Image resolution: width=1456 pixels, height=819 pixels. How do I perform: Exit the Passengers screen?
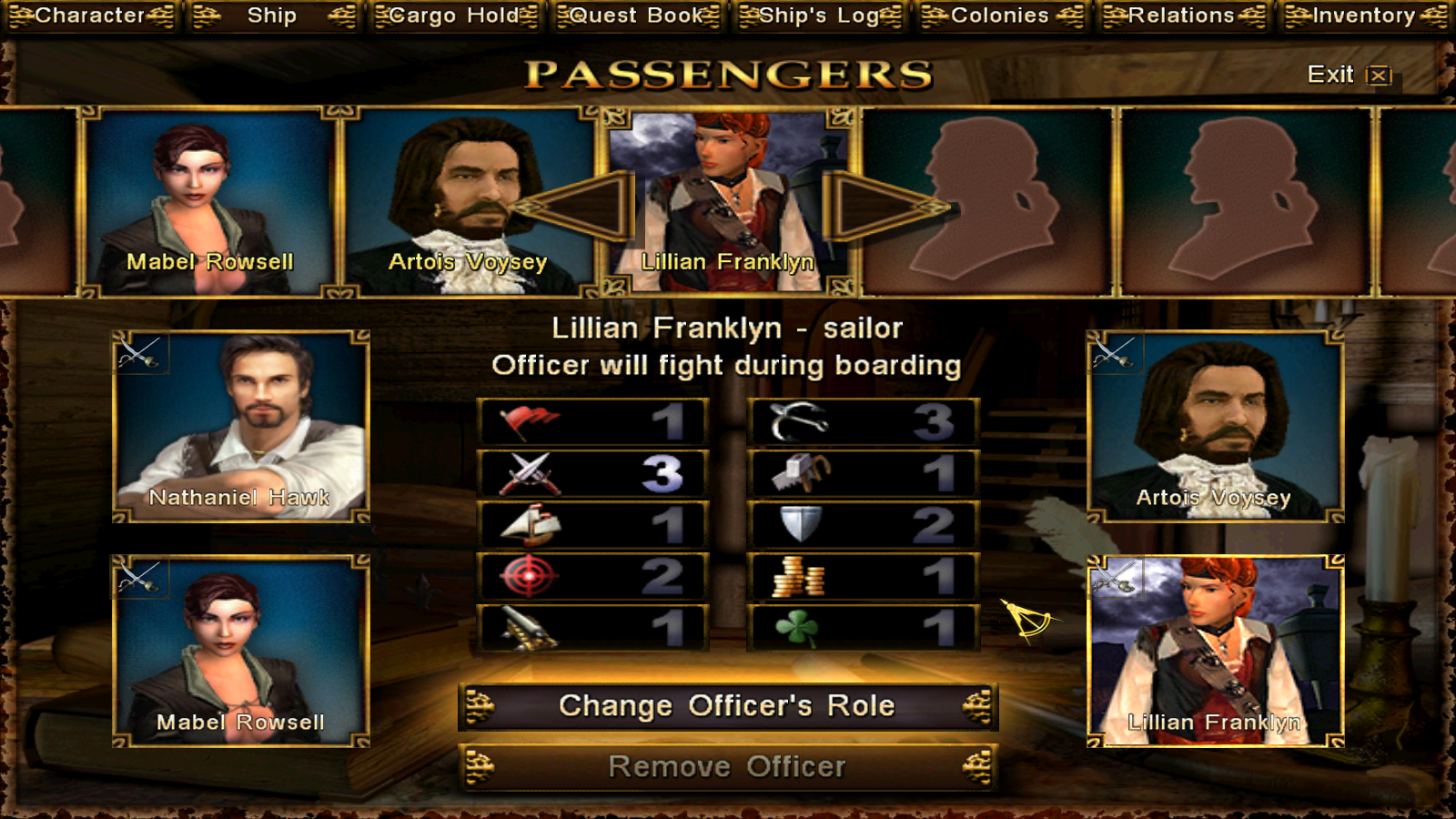tap(1349, 75)
